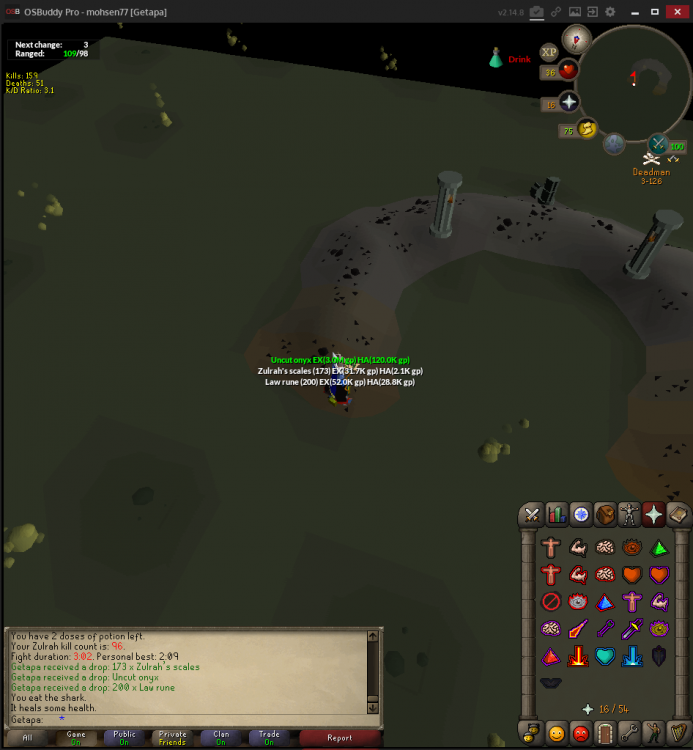Select the Public chat filter tab
This screenshot has width=693, height=750.
[124, 738]
